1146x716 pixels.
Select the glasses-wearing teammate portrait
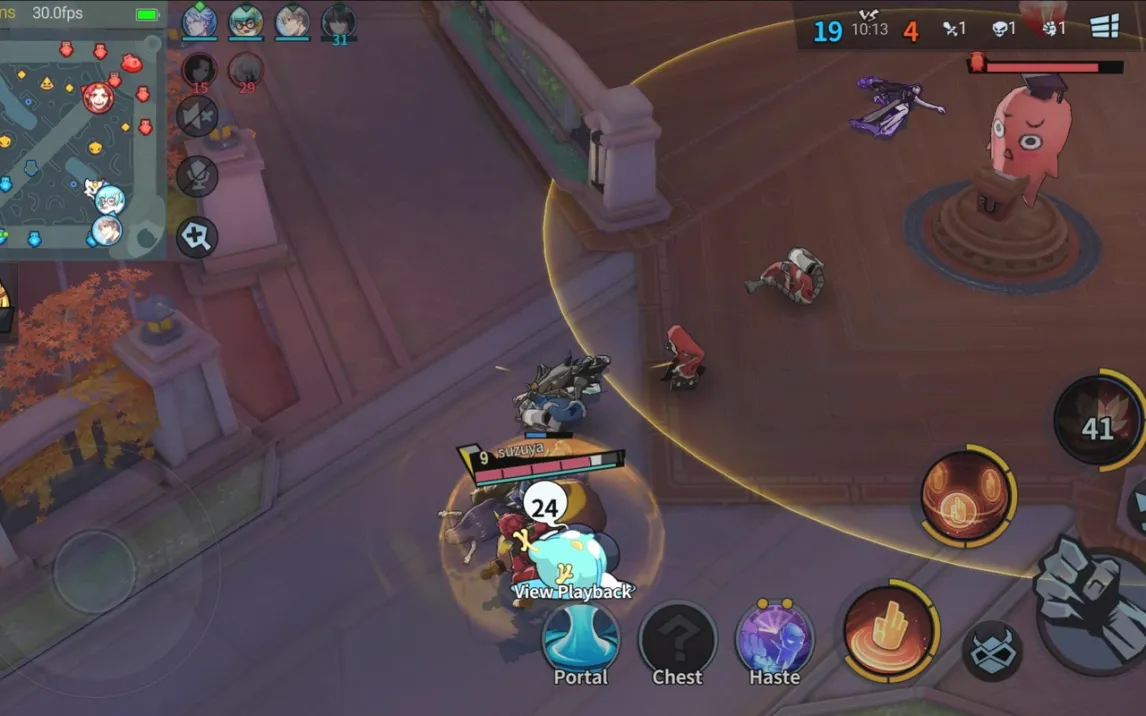point(246,21)
